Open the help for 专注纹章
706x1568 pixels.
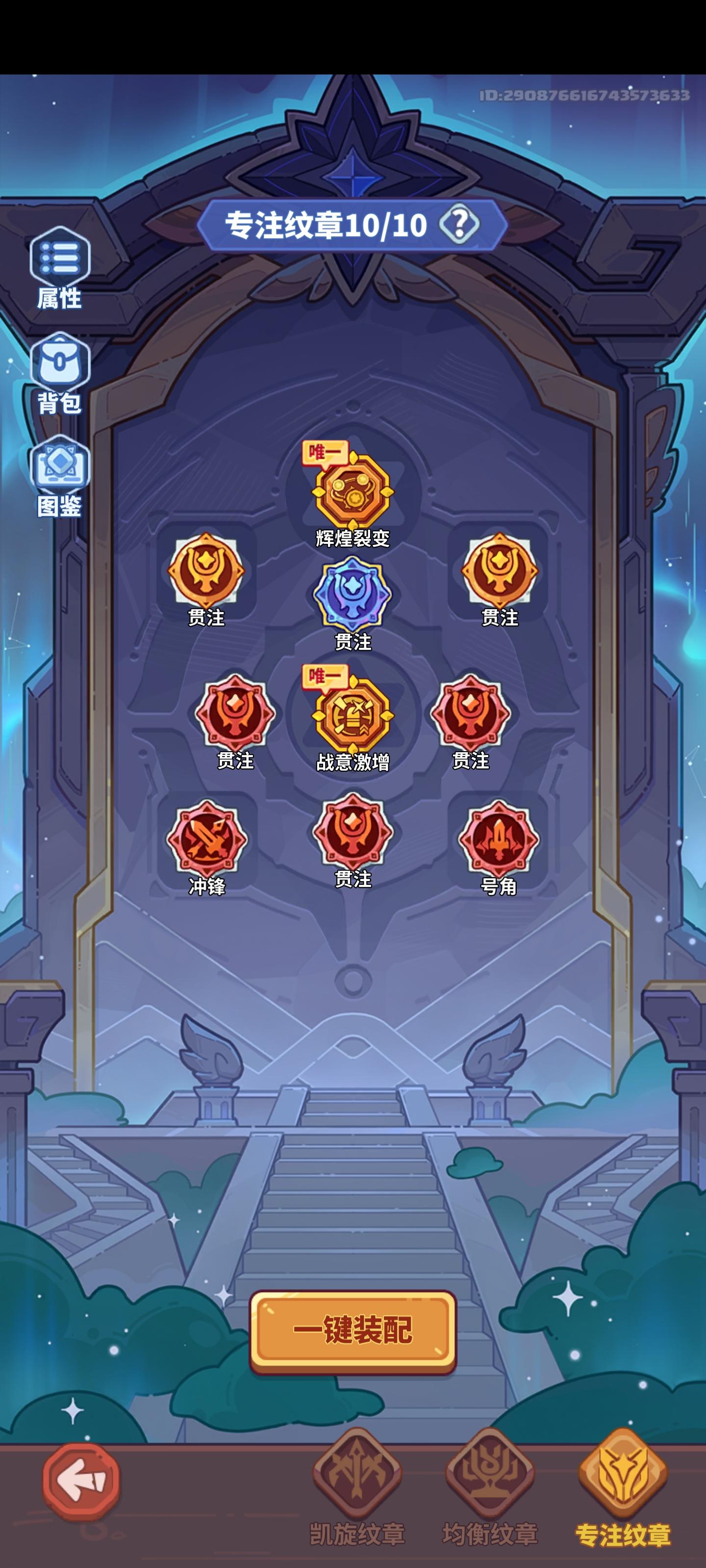pos(460,226)
